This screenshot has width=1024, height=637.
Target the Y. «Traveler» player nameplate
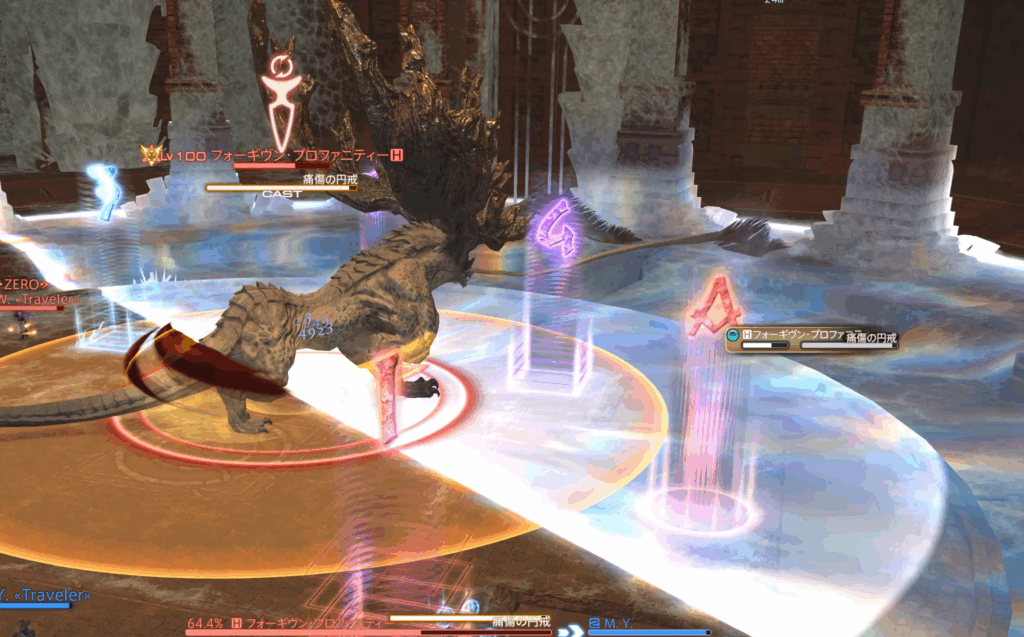tap(44, 596)
